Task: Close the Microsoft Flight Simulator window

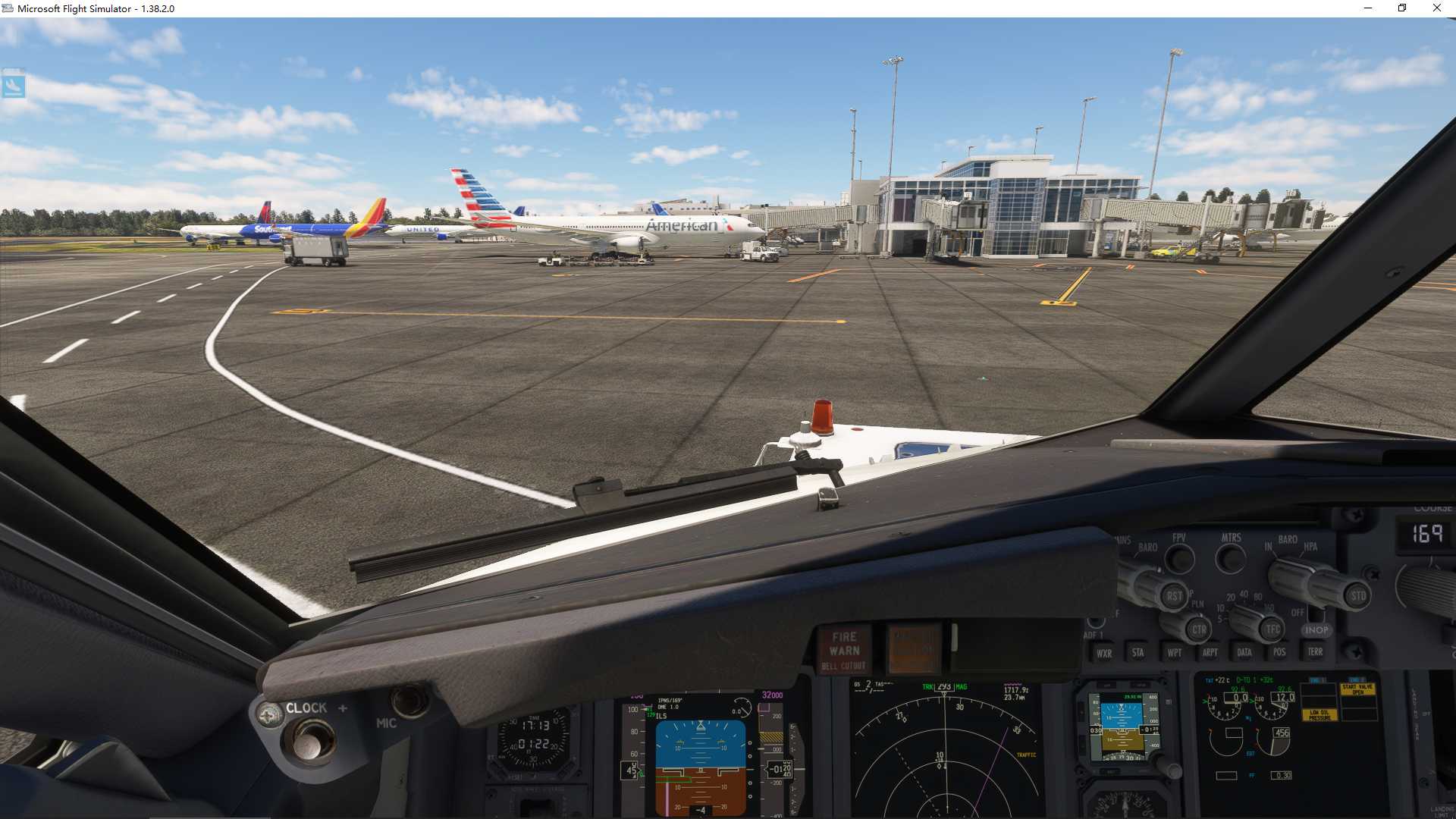Action: (1436, 8)
